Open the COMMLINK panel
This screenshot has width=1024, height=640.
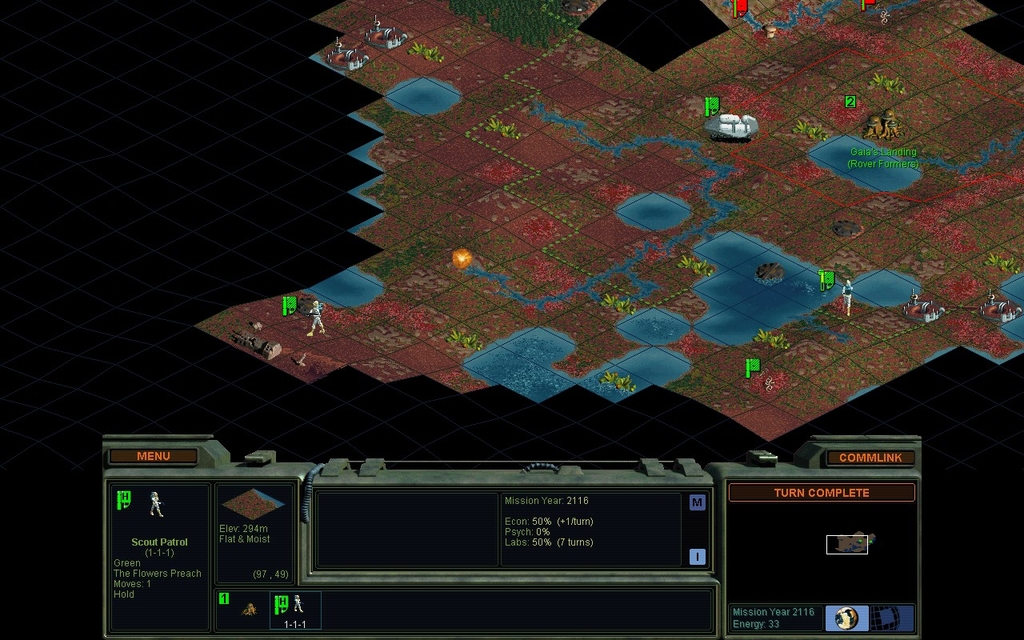point(870,457)
